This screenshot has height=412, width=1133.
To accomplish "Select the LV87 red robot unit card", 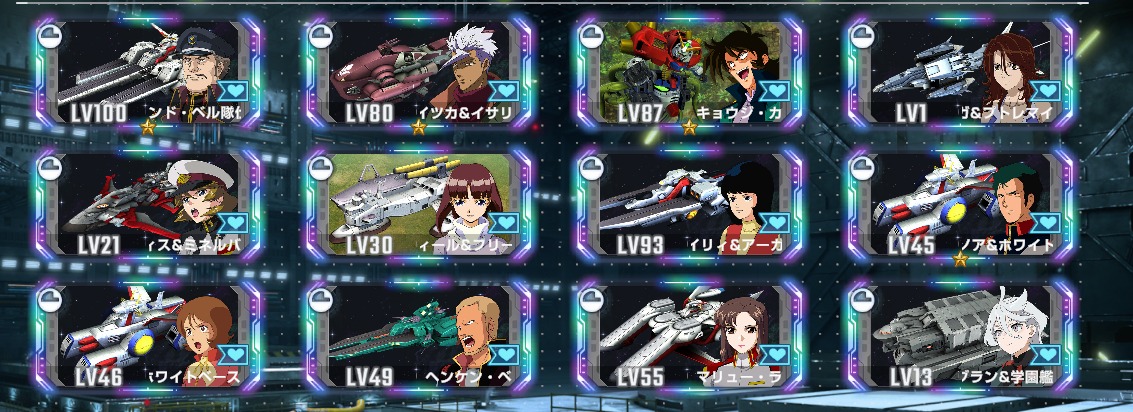I will (690, 70).
